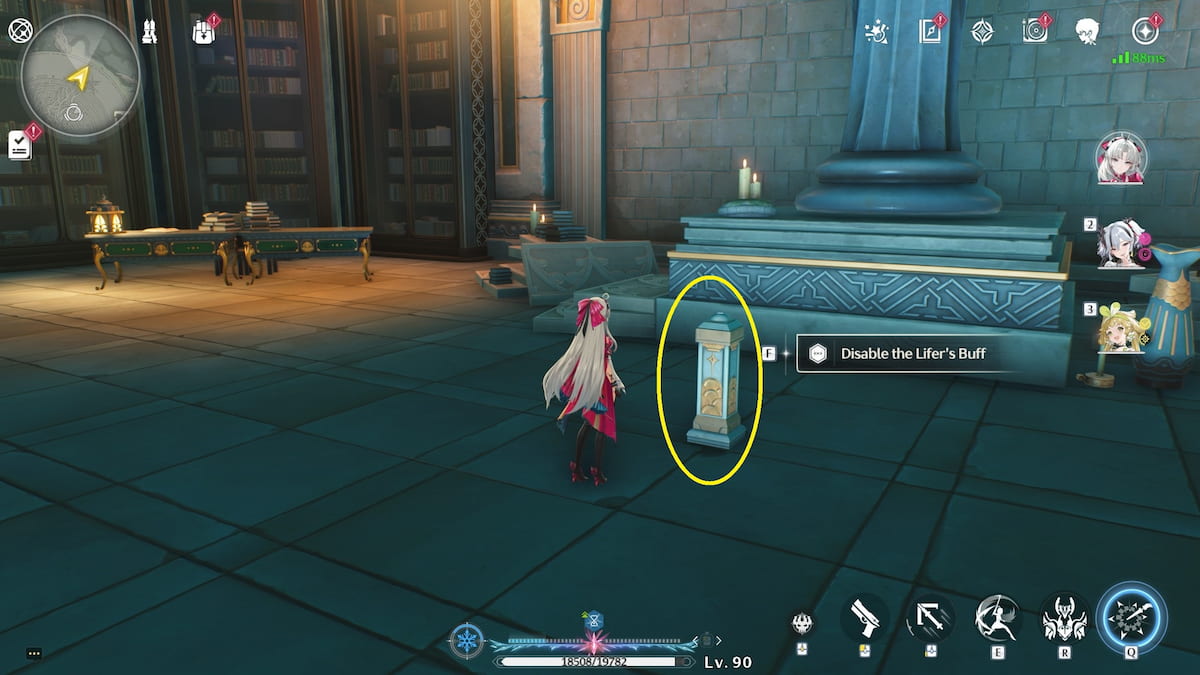1200x675 pixels.
Task: Open the character head profile icon
Action: coord(1088,32)
